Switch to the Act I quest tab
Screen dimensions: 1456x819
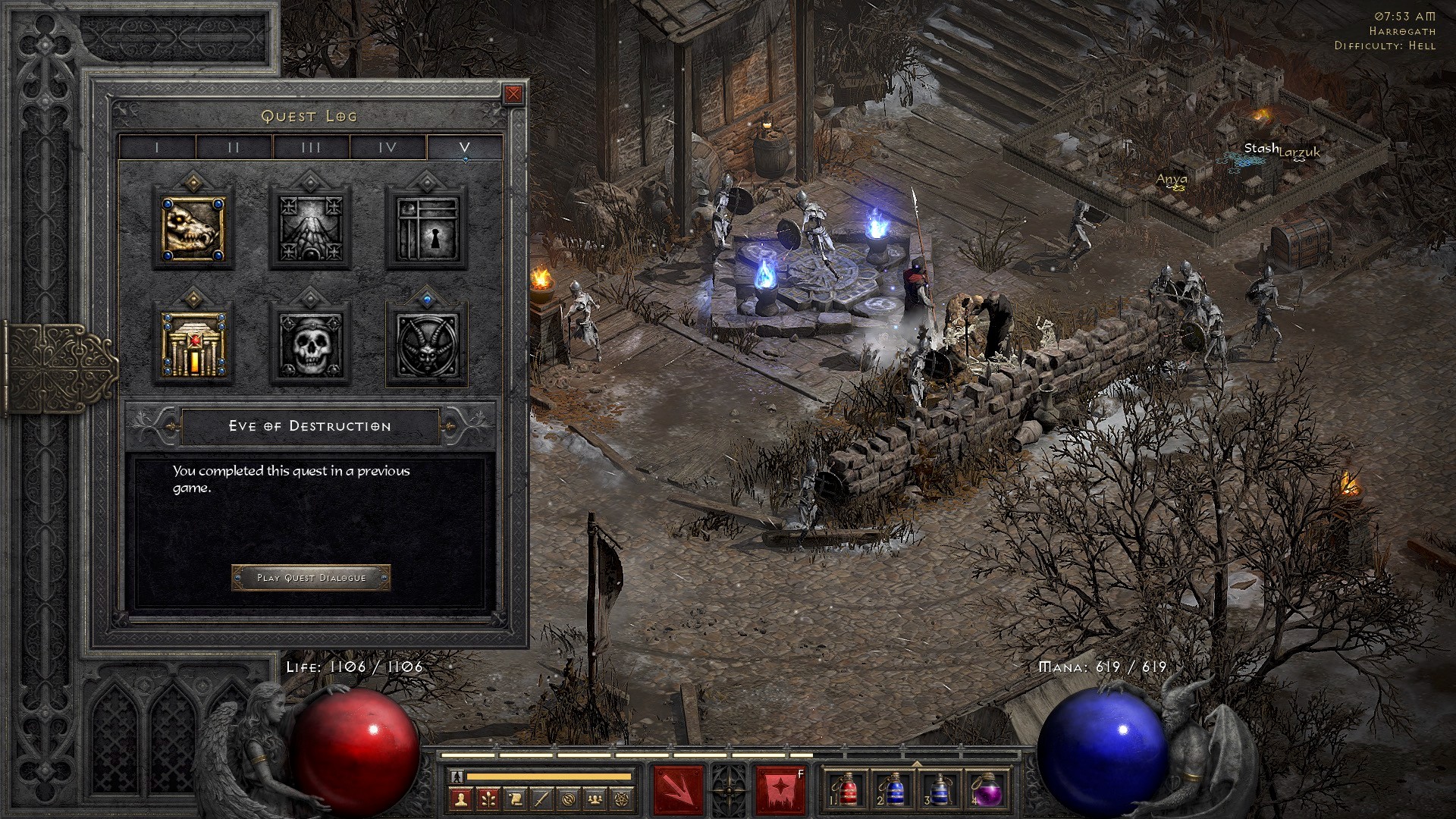tap(157, 147)
